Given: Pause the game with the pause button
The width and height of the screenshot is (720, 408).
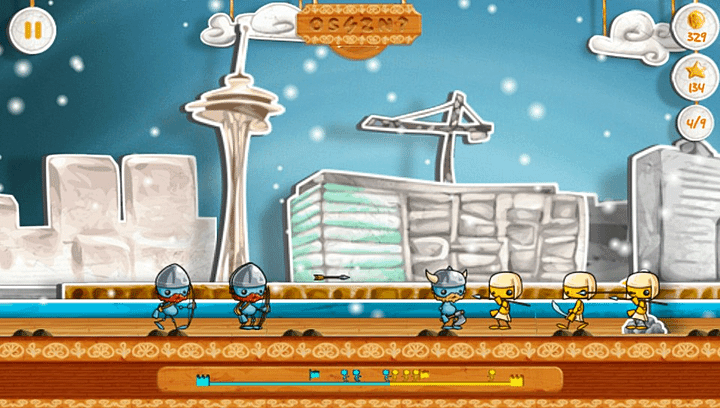Looking at the screenshot, I should [31, 31].
